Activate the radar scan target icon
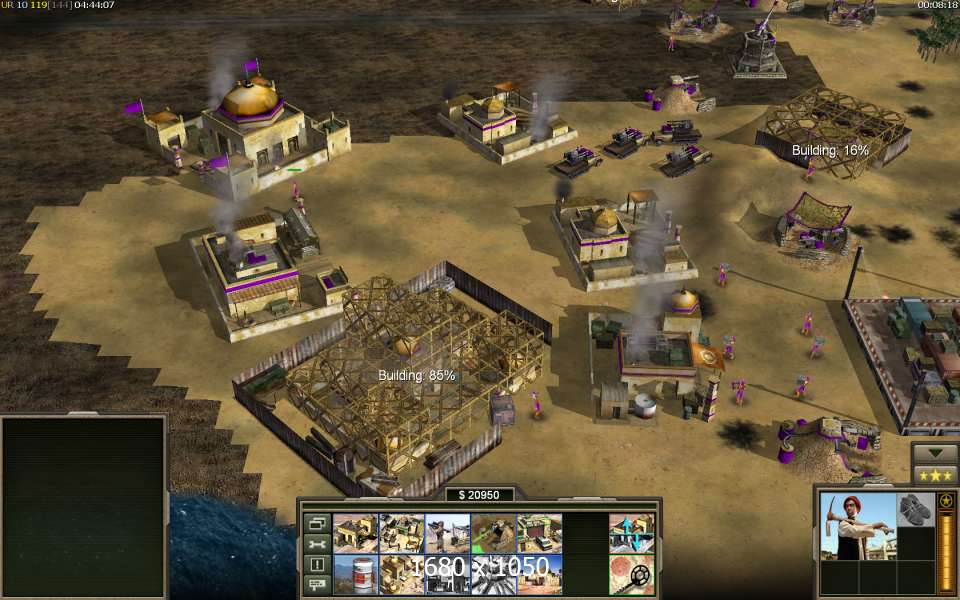 click(631, 575)
